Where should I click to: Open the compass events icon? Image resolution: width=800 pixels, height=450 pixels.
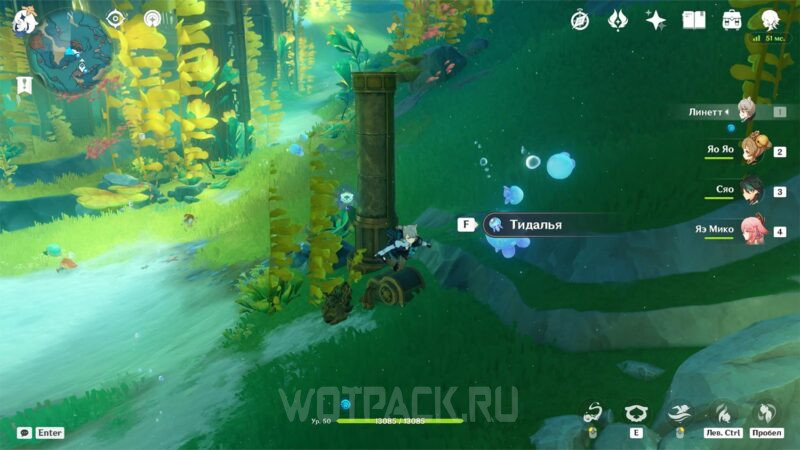point(580,20)
